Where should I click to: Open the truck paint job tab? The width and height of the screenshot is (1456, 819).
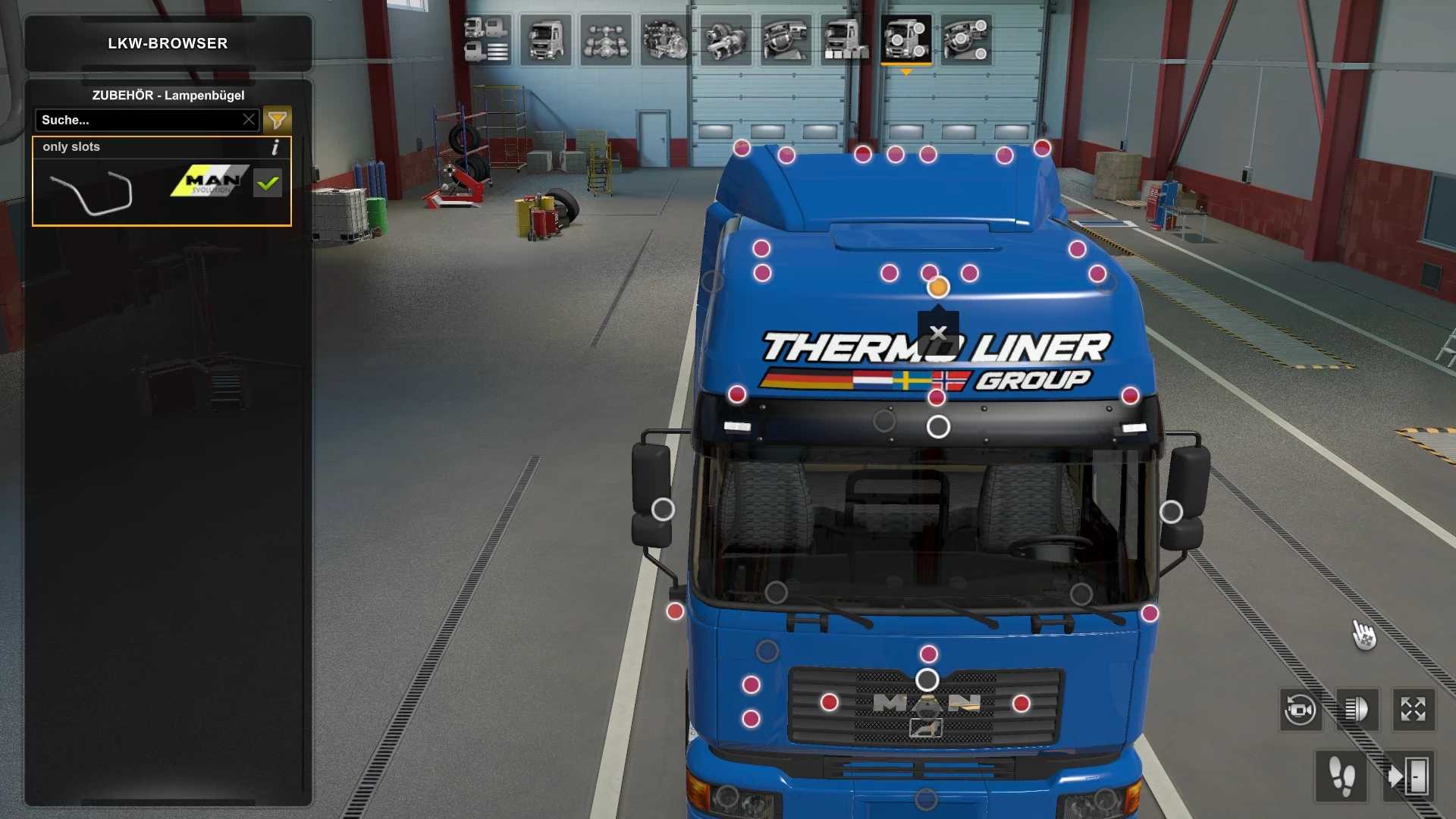(x=846, y=39)
